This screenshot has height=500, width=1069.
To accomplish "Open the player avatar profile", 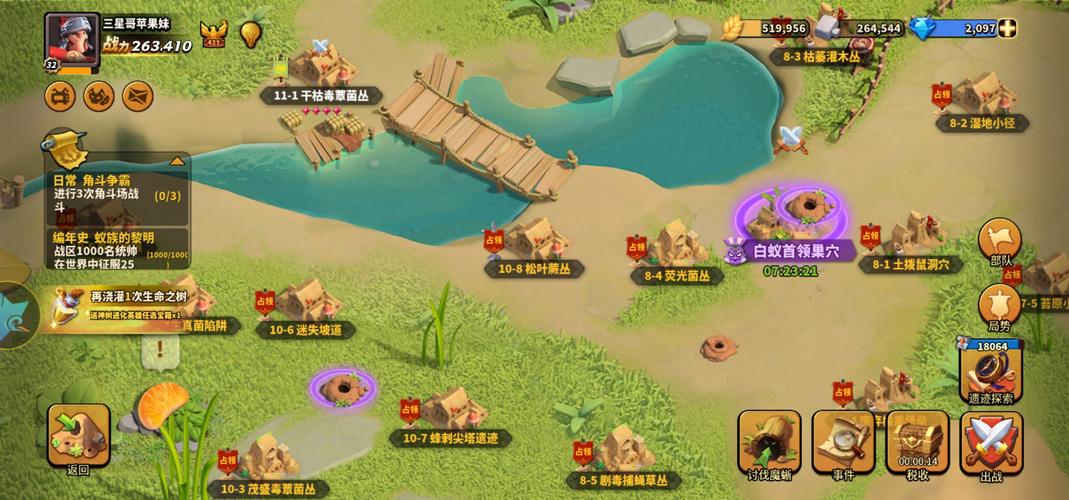I will (71, 42).
